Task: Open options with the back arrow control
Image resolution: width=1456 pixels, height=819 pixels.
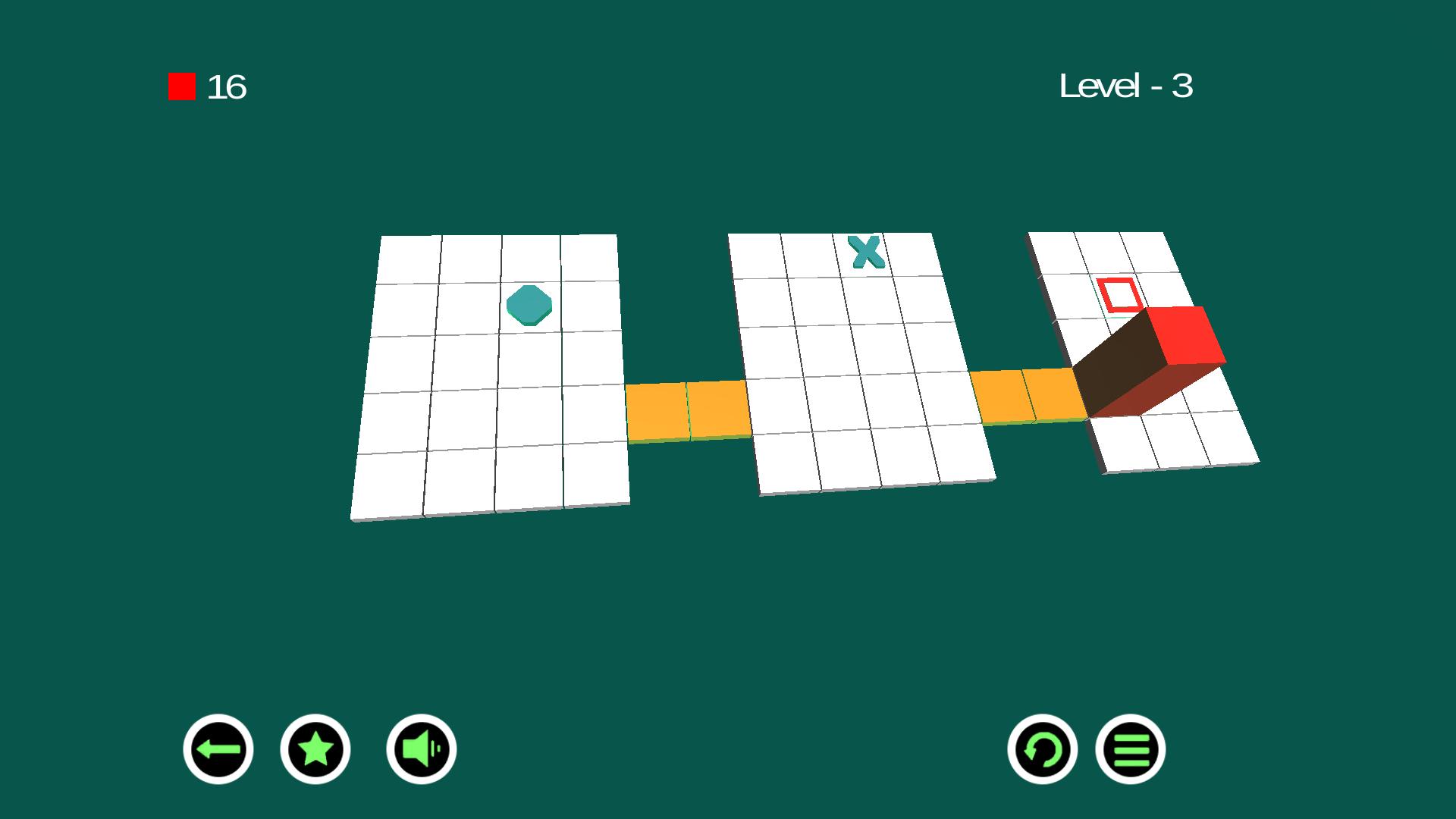Action: (x=218, y=748)
